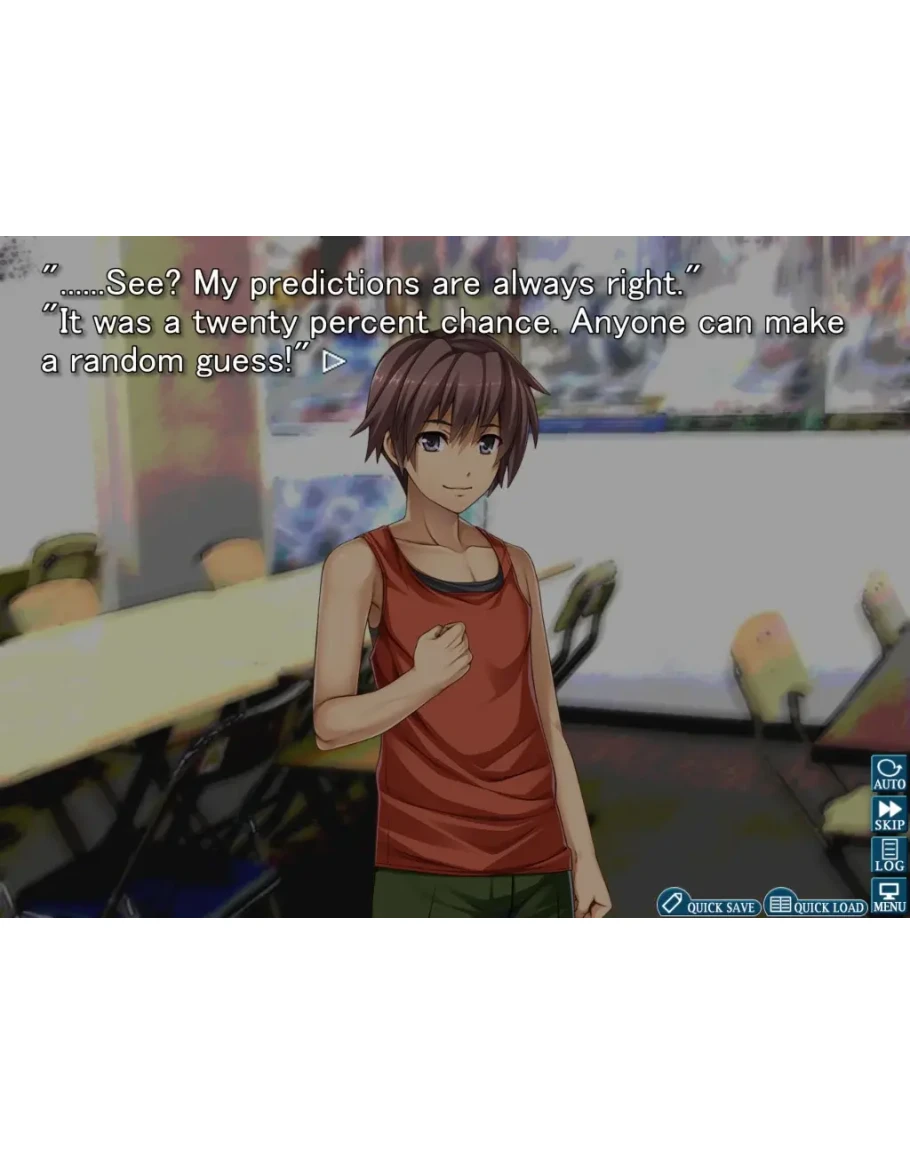Image resolution: width=910 pixels, height=1155 pixels.
Task: Open the game MENU
Action: 889,896
